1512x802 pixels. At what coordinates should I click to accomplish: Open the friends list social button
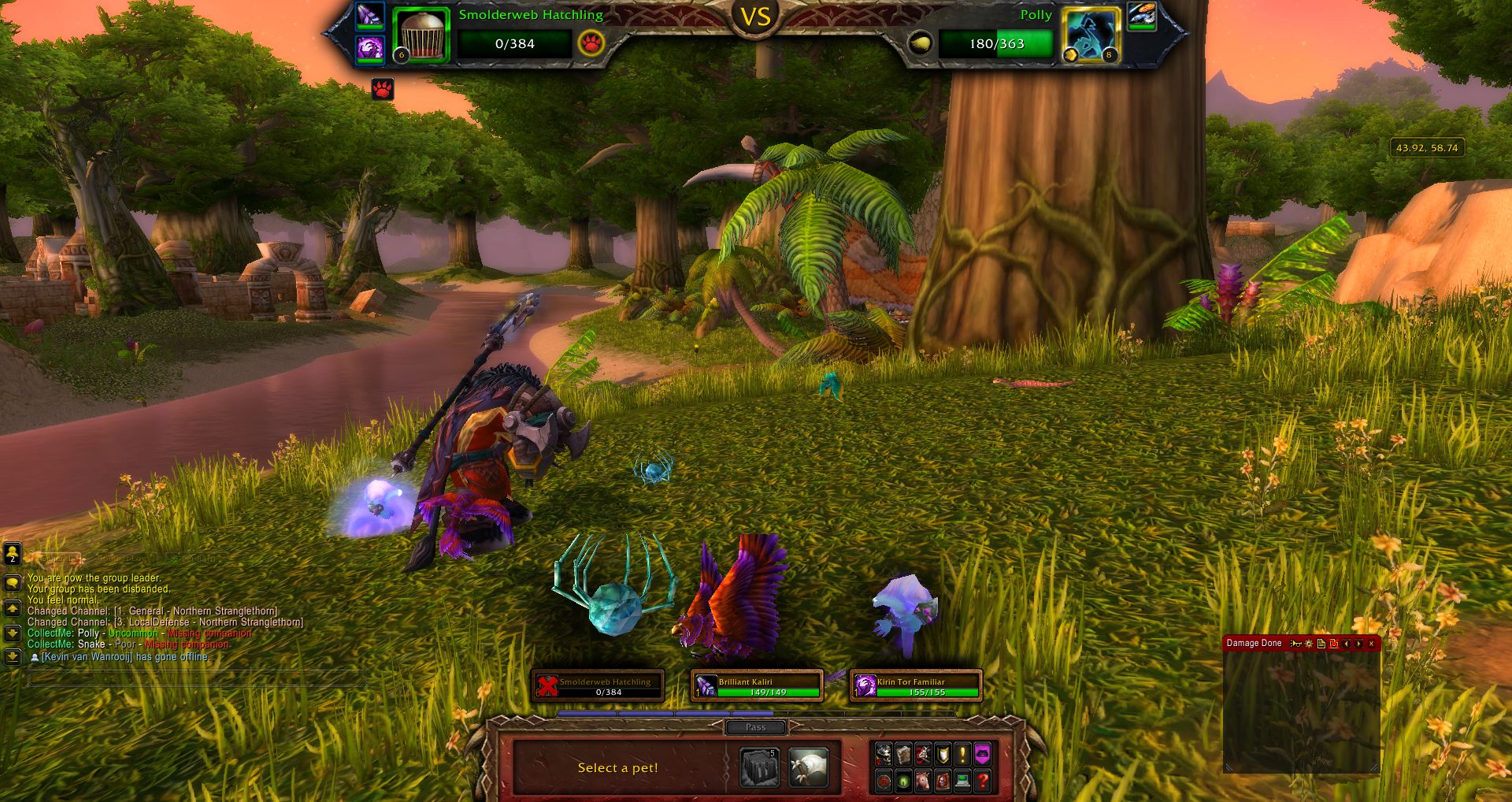coord(12,554)
